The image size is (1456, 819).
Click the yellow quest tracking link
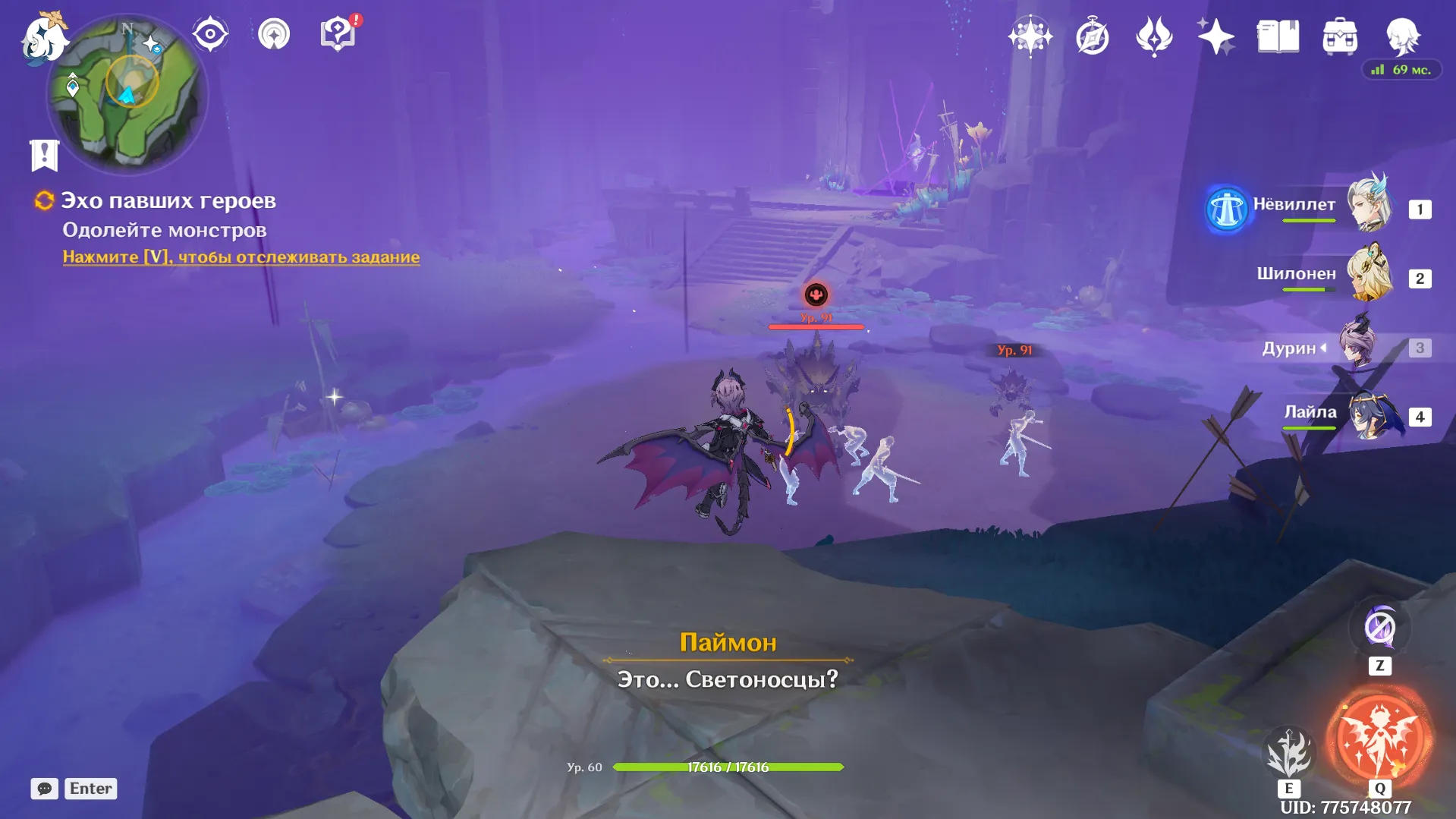point(241,257)
